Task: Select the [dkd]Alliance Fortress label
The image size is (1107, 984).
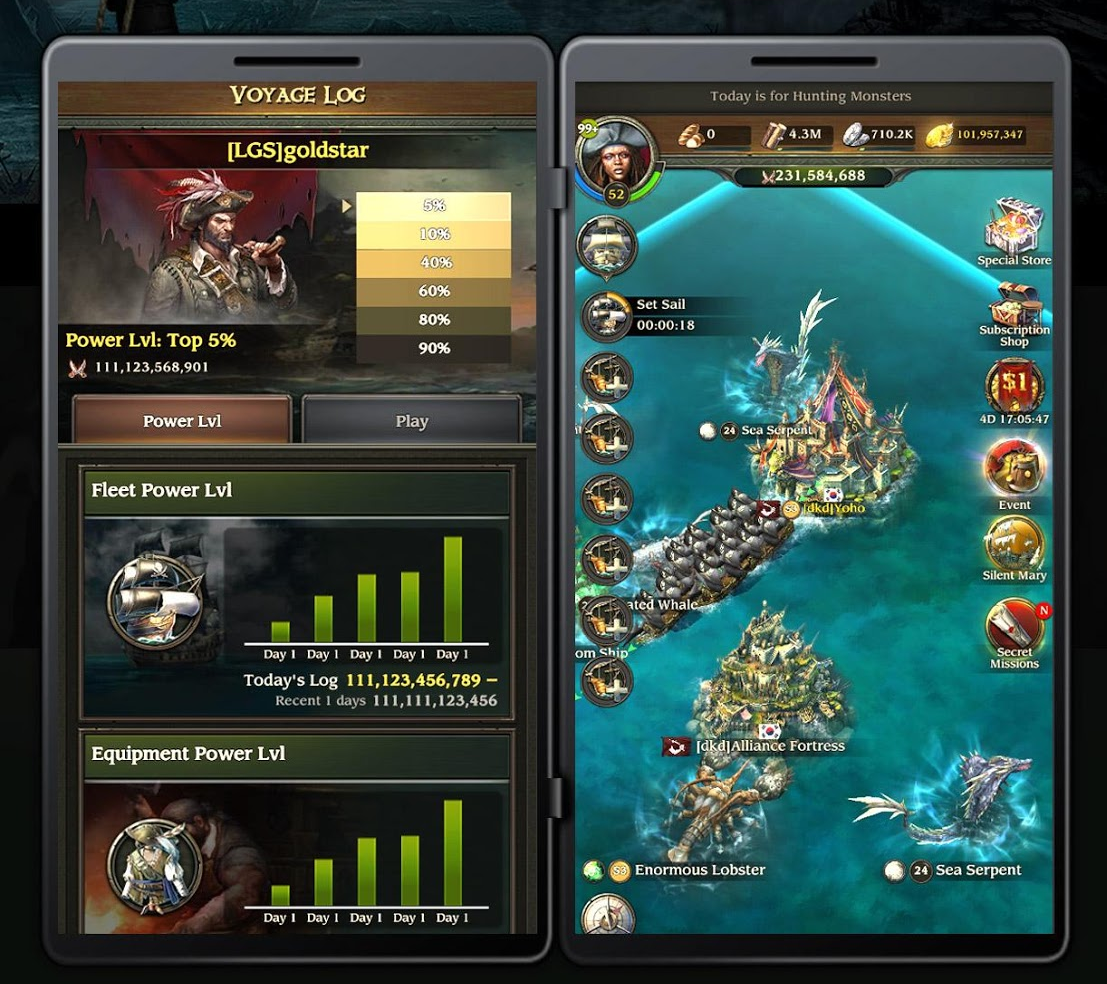Action: (770, 746)
